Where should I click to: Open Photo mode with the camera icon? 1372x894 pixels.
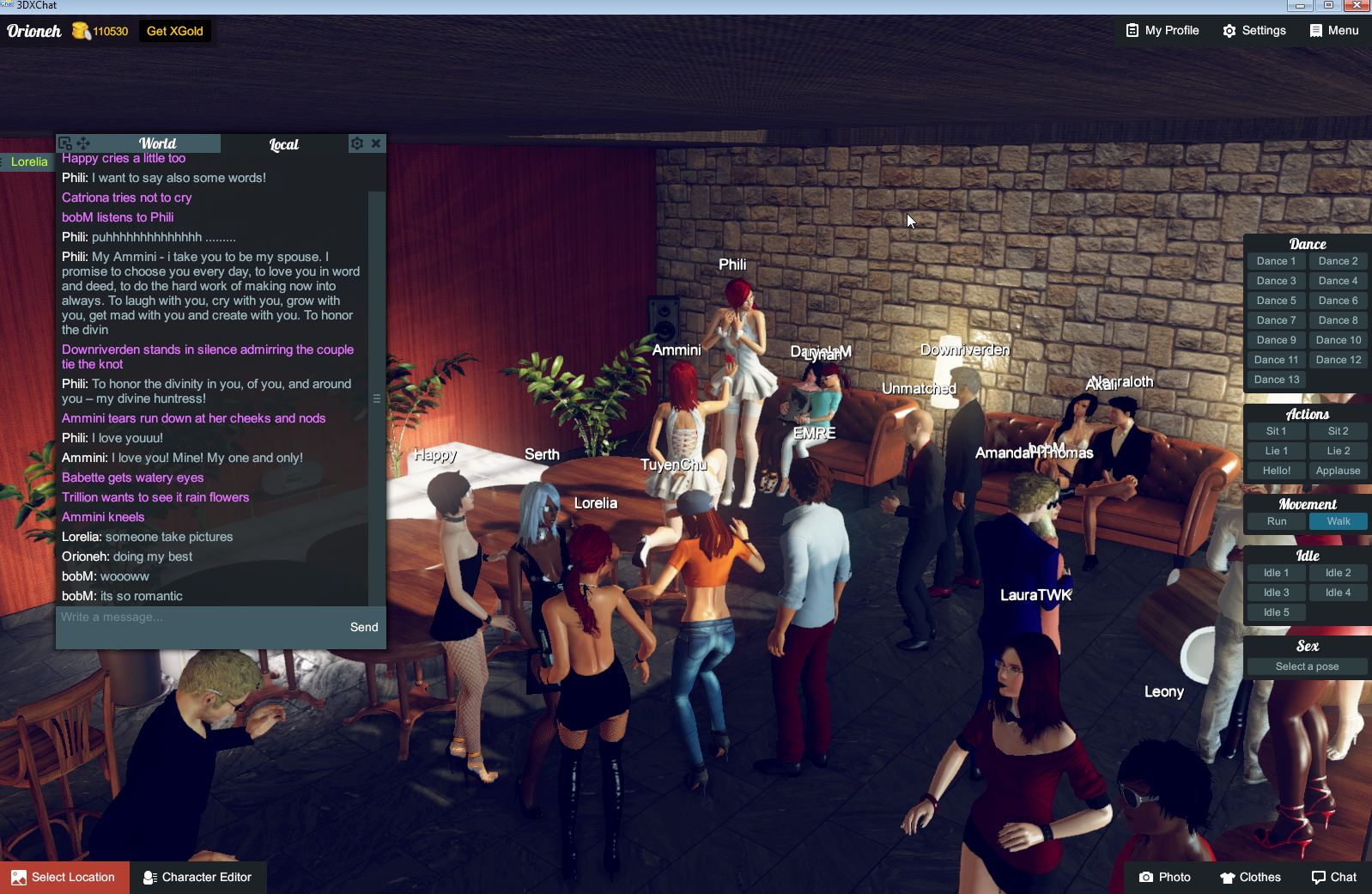(1166, 877)
